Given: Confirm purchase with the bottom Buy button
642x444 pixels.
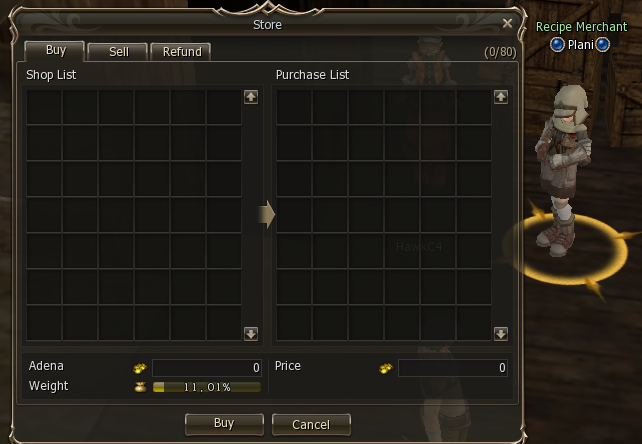Looking at the screenshot, I should tap(224, 423).
